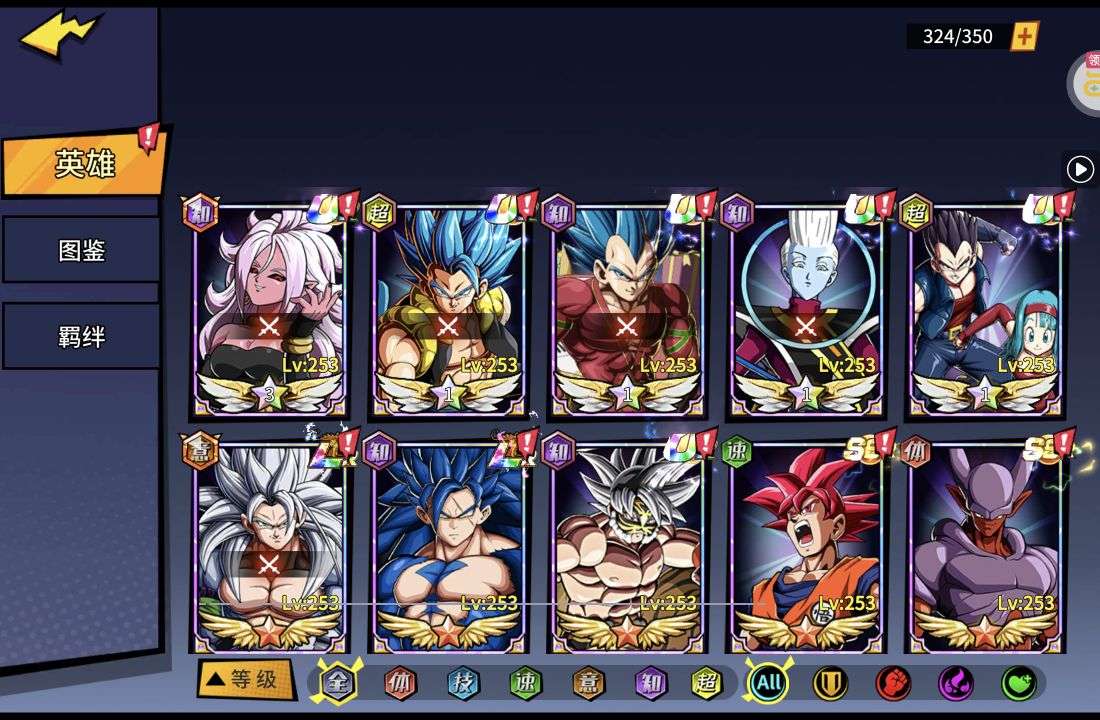This screenshot has height=720, width=1100.
Task: Choose the Whis hero card
Action: pyautogui.click(x=805, y=310)
